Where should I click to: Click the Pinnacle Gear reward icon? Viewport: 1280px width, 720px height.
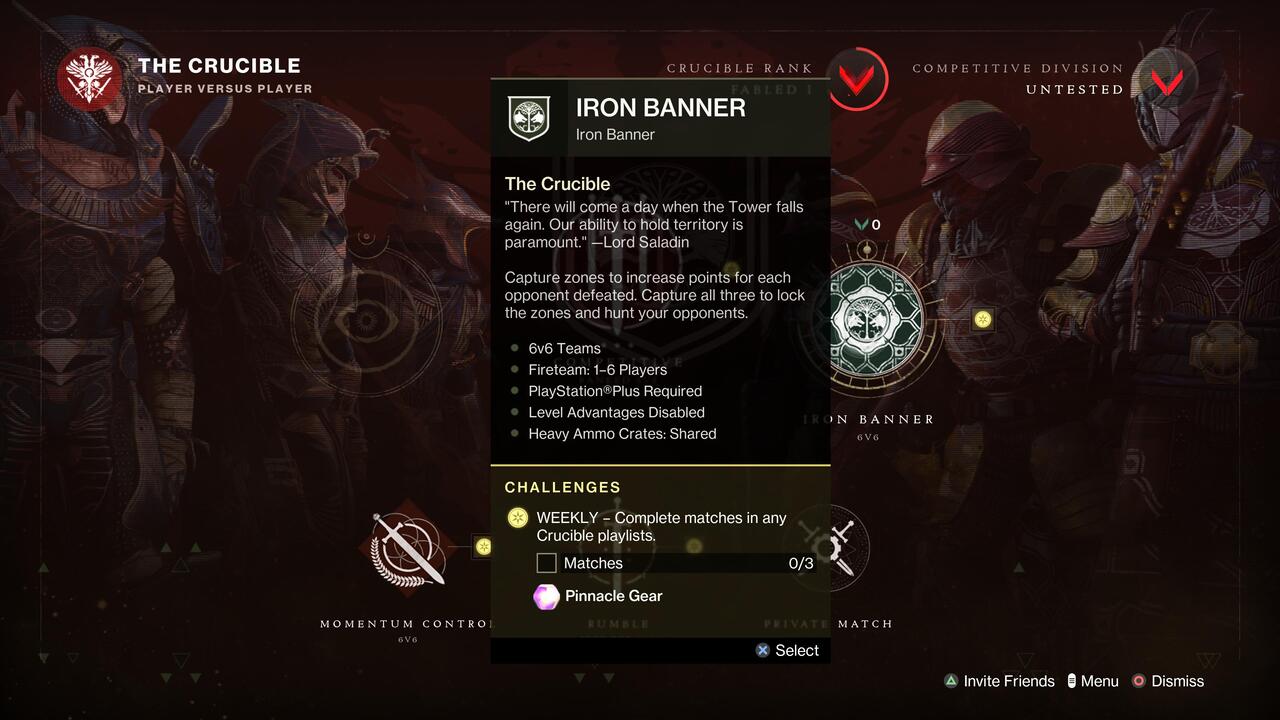(545, 596)
